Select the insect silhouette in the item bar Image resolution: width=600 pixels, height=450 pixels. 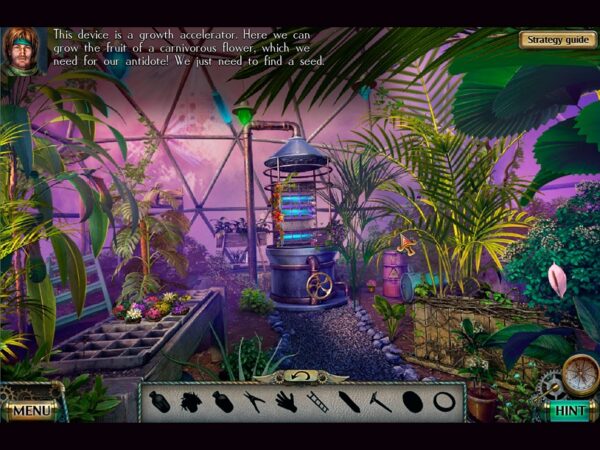click(x=190, y=402)
